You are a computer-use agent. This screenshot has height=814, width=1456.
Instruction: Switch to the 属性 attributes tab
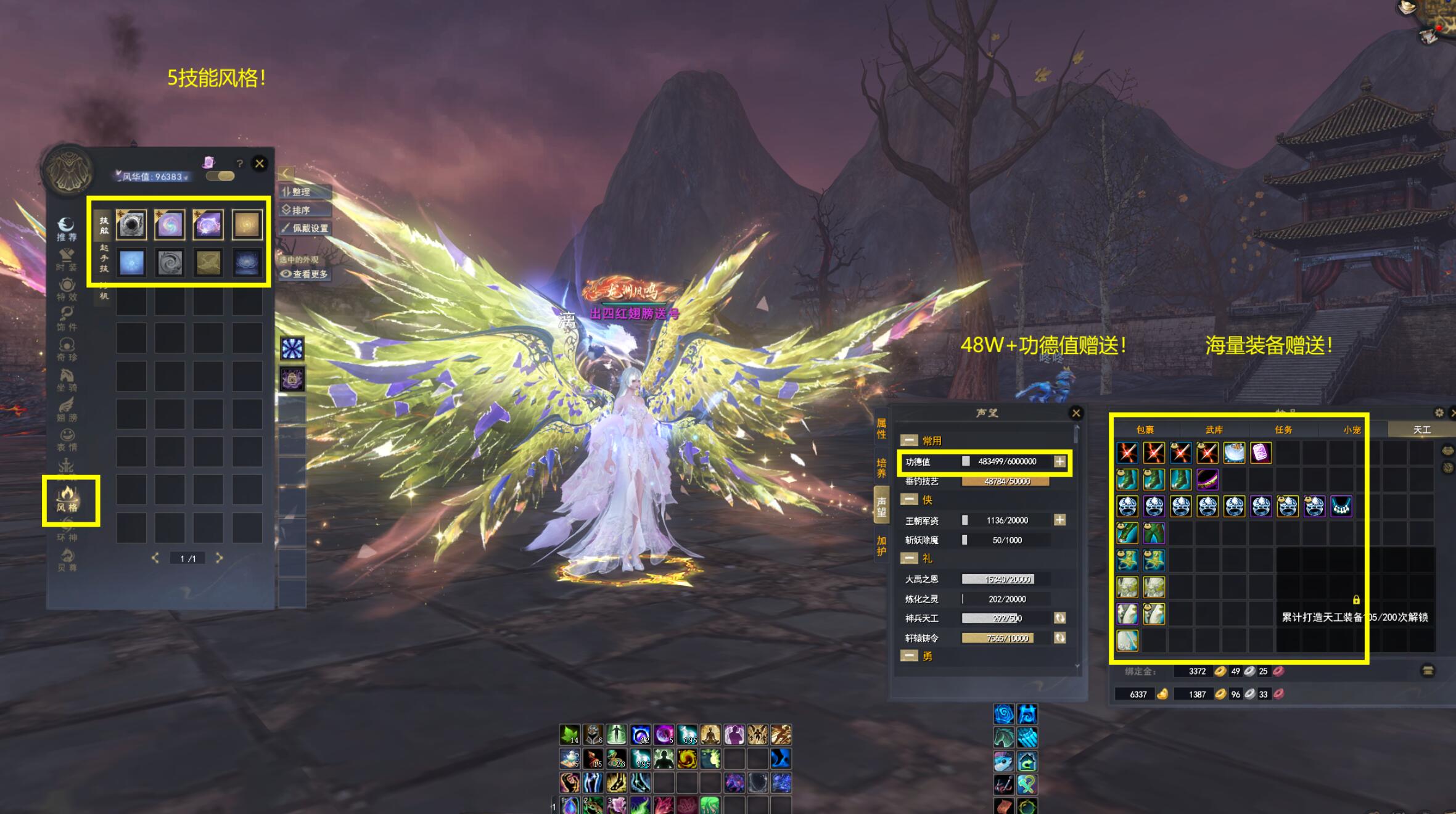(x=882, y=429)
